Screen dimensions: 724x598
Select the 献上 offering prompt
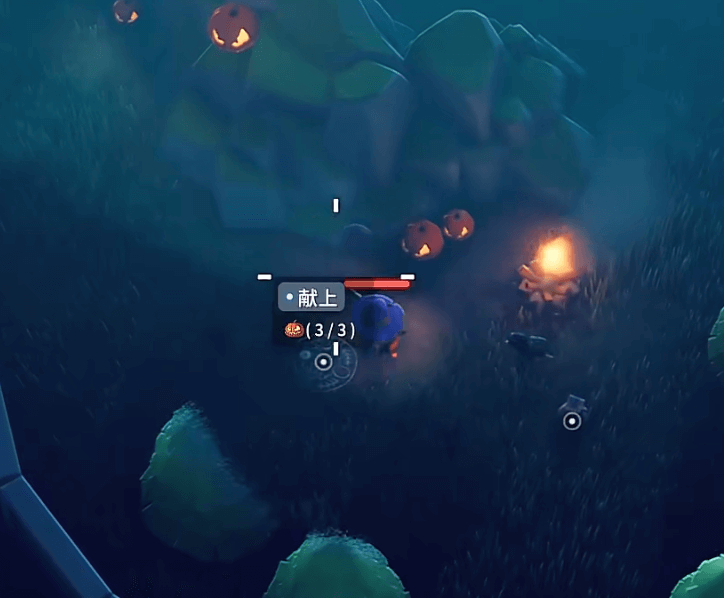click(312, 297)
